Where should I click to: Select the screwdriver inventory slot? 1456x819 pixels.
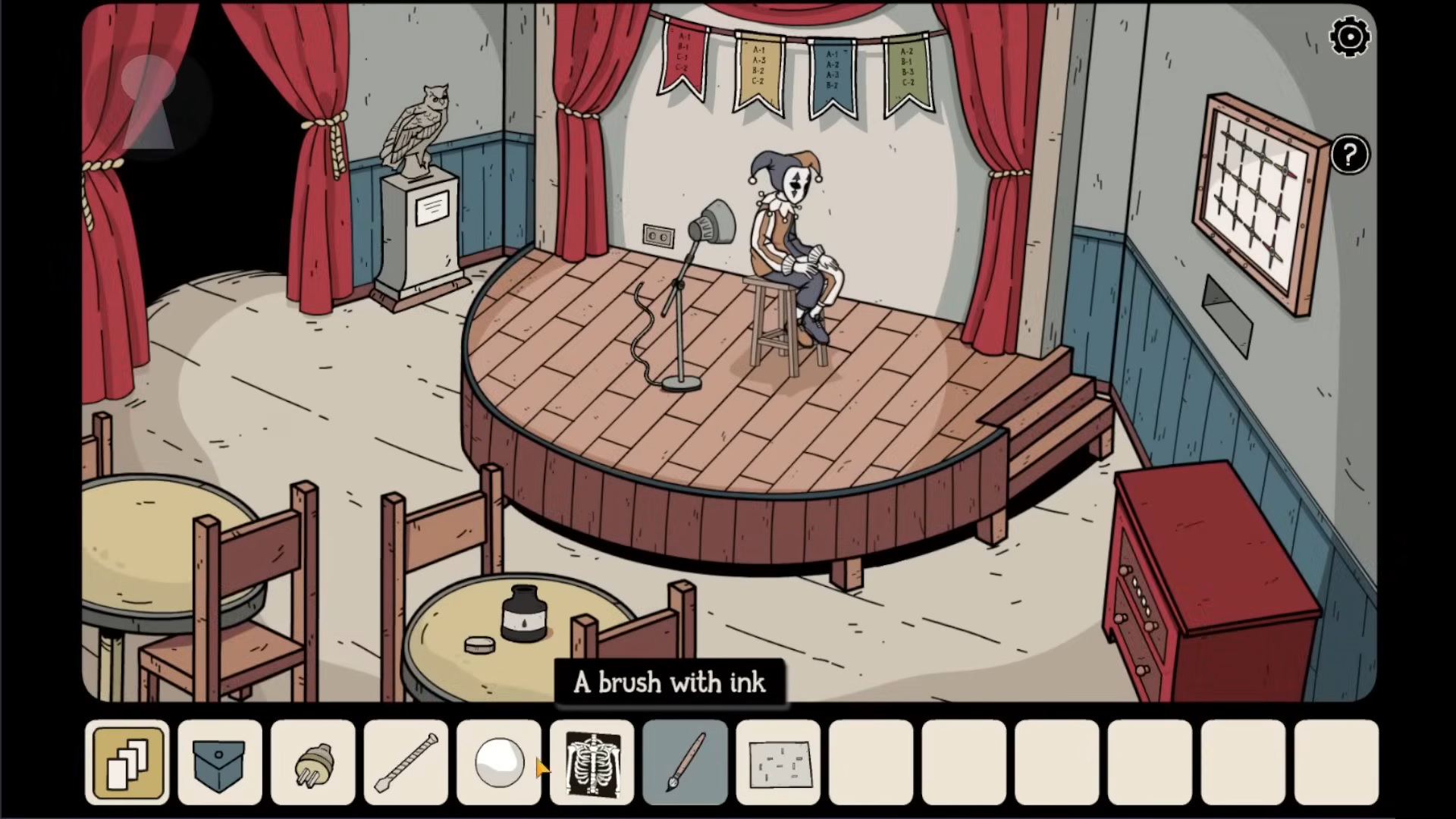(x=406, y=762)
